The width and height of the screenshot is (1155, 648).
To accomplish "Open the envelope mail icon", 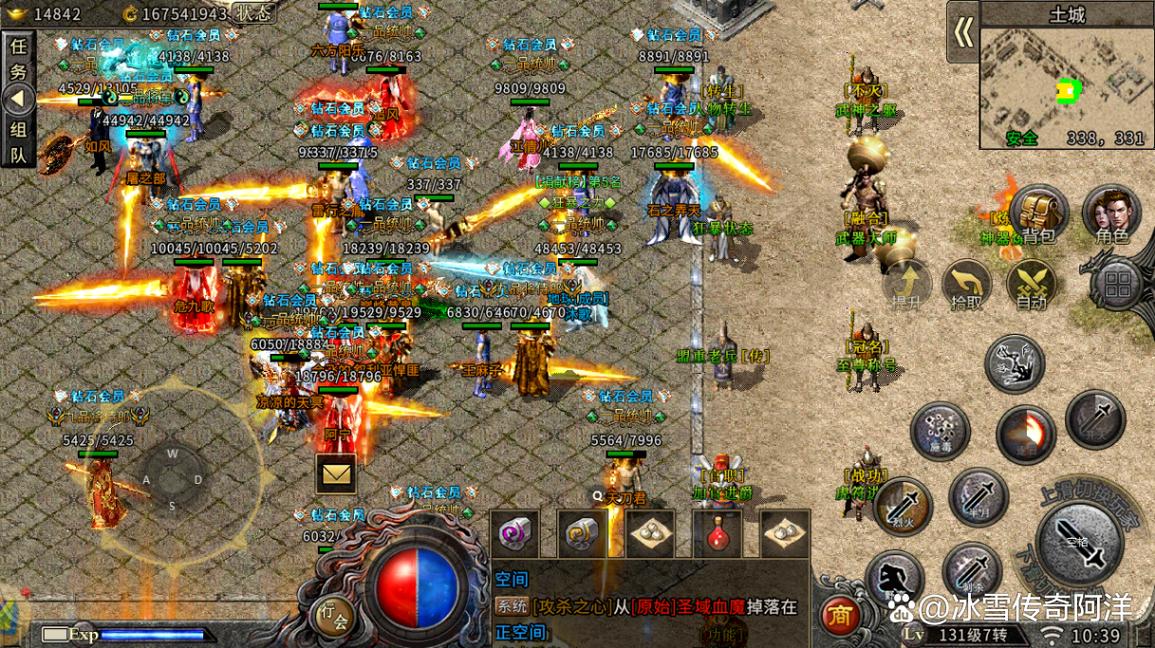I will pyautogui.click(x=336, y=474).
